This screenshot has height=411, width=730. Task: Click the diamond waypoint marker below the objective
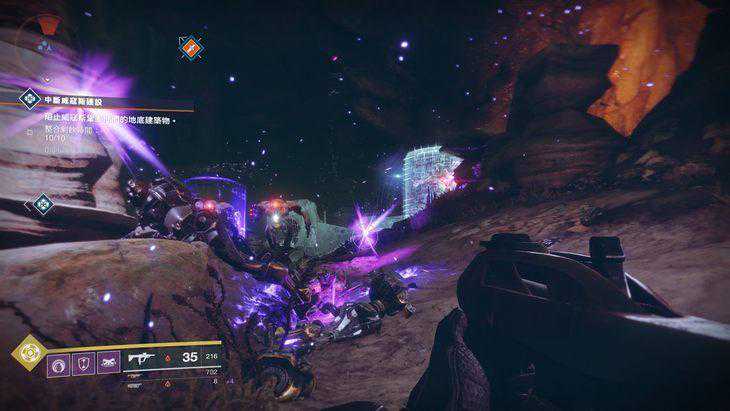[x=42, y=204]
